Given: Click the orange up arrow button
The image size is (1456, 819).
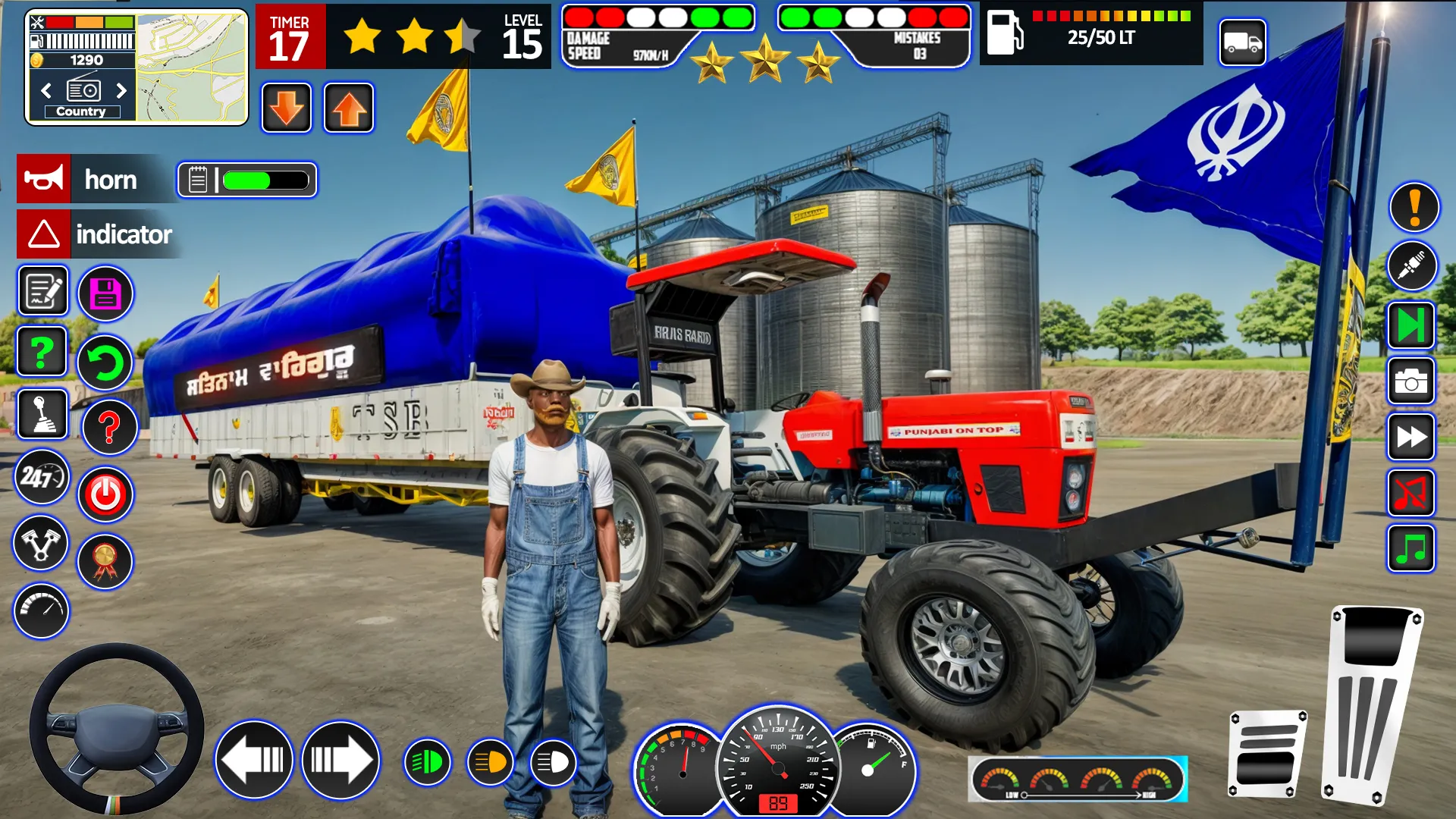Looking at the screenshot, I should coord(349,108).
